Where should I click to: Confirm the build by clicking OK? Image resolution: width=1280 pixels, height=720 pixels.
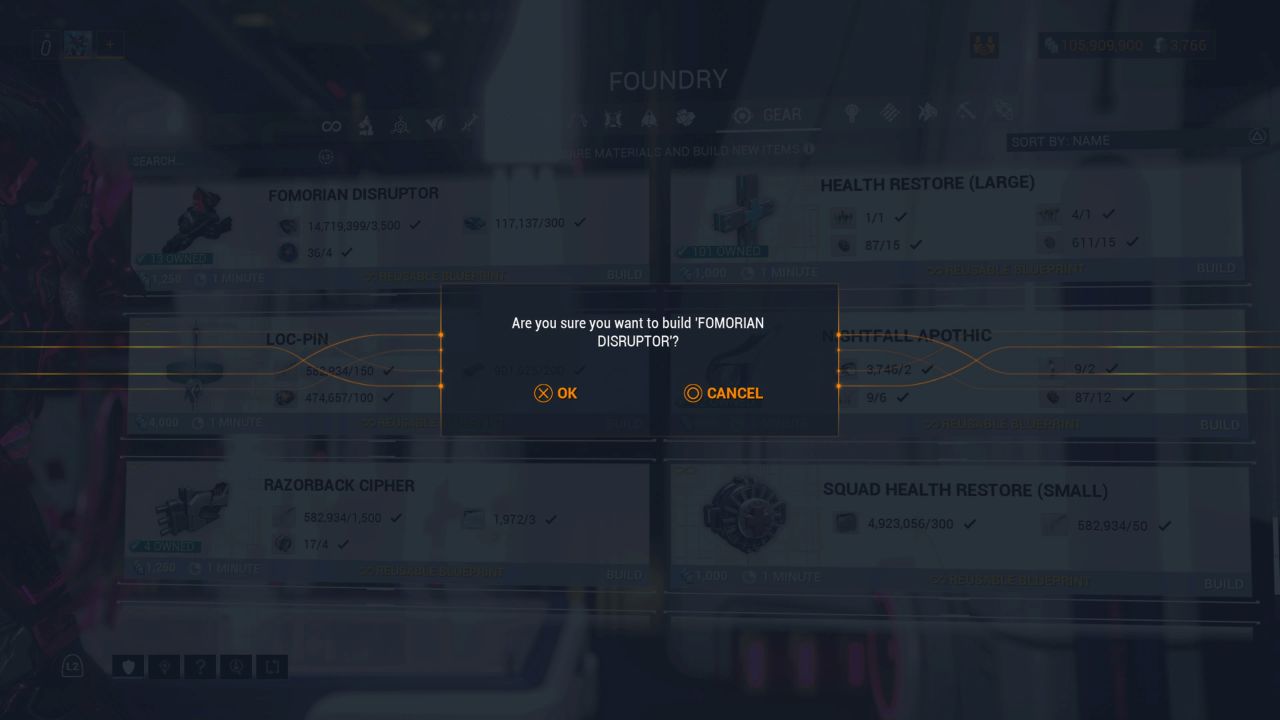coord(556,393)
